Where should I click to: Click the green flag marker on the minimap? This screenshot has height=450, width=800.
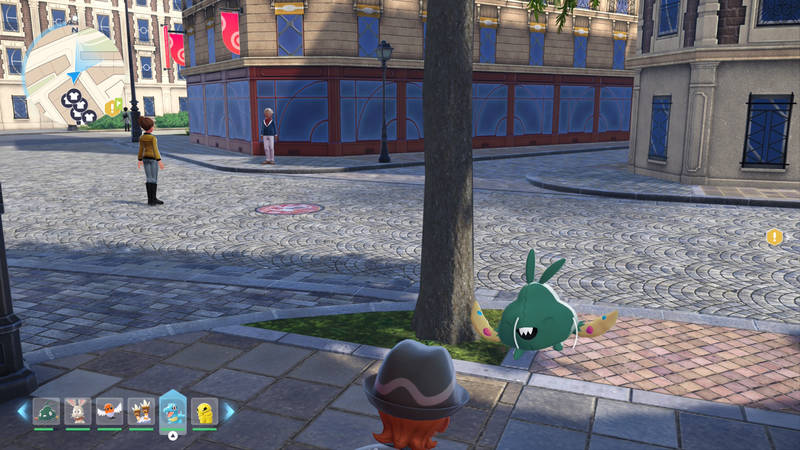pos(118,103)
